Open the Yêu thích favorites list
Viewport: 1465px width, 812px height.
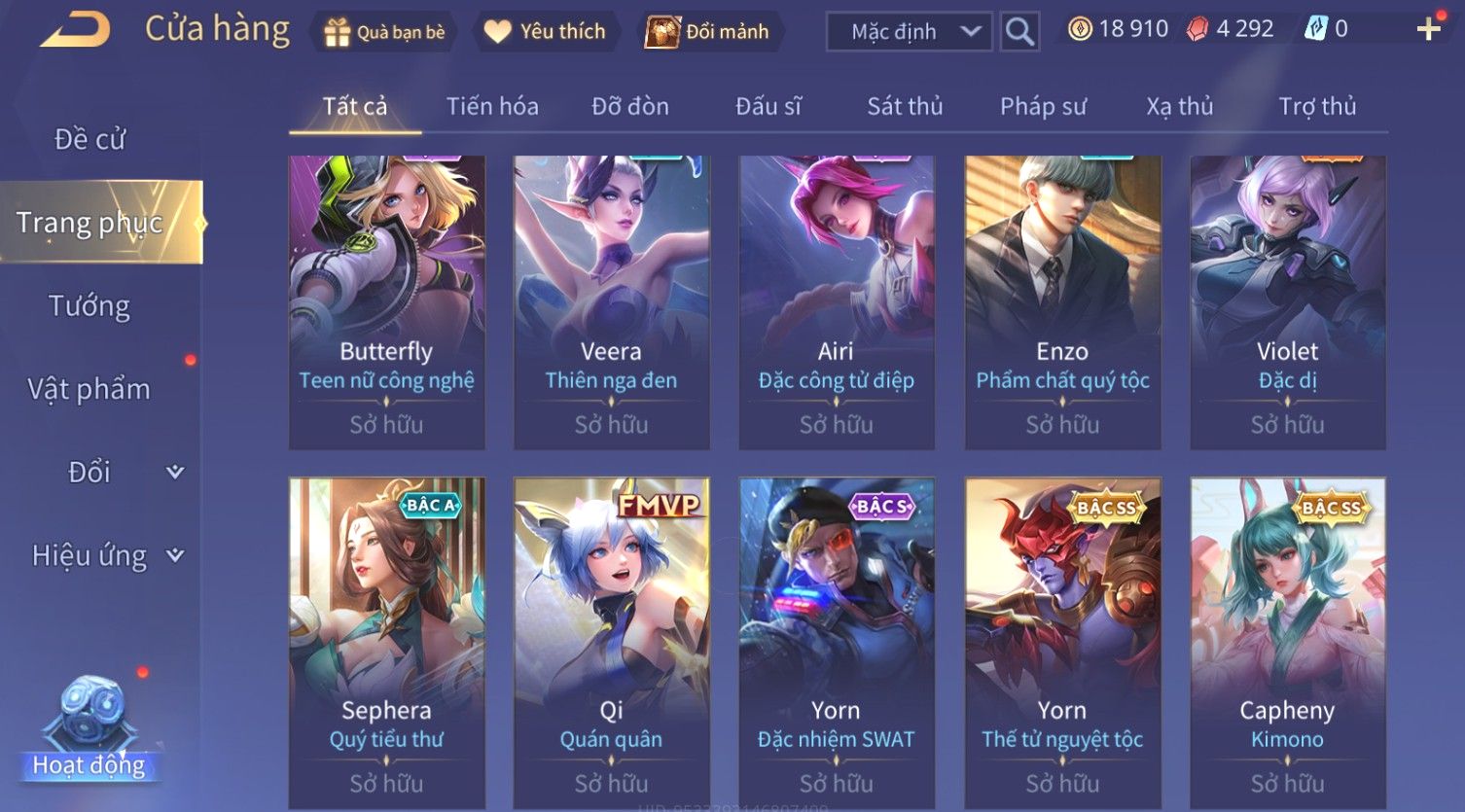pyautogui.click(x=546, y=32)
